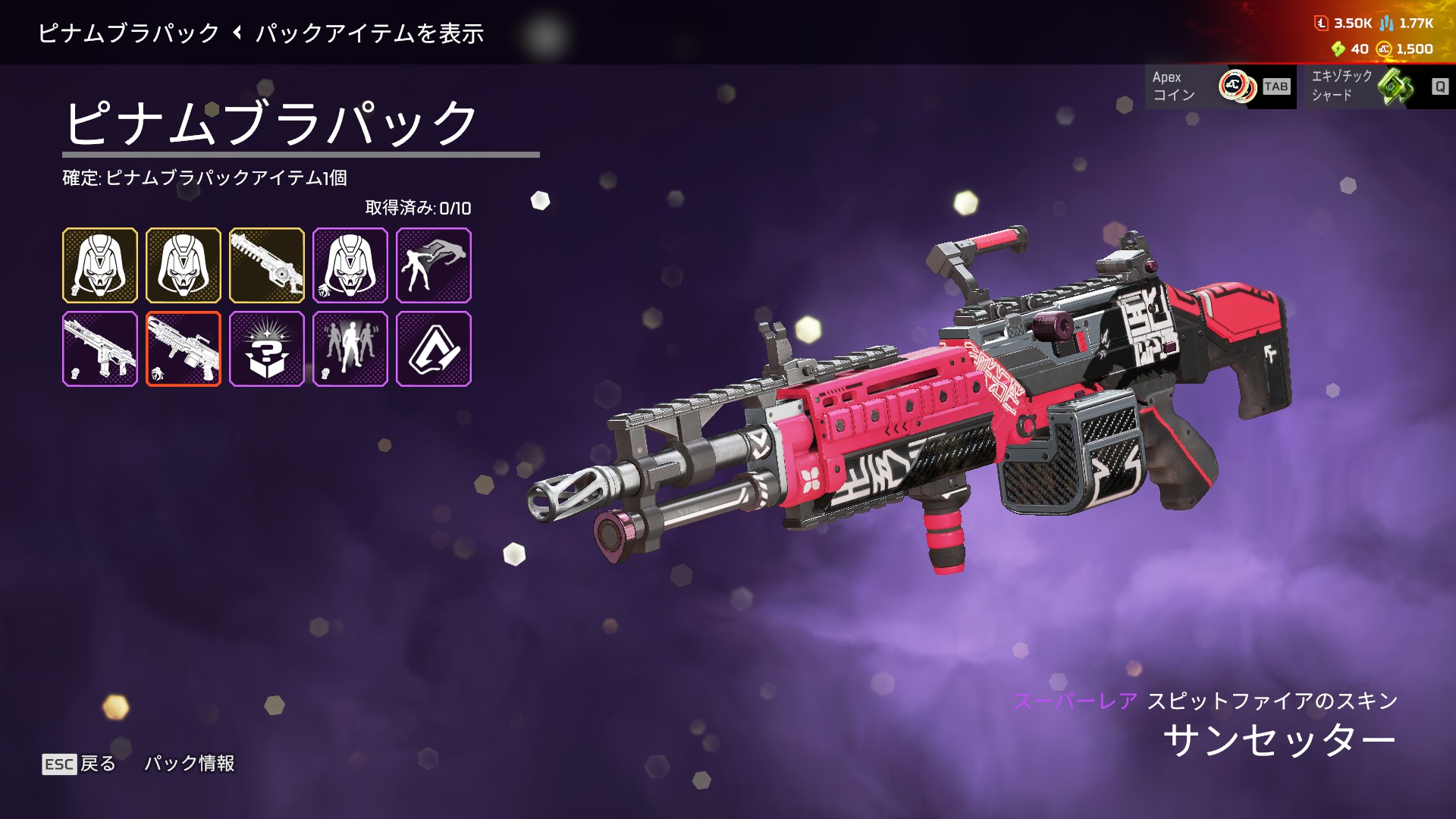The width and height of the screenshot is (1456, 819).
Task: Pick the Apex logo banner item thumbnail
Action: click(434, 349)
